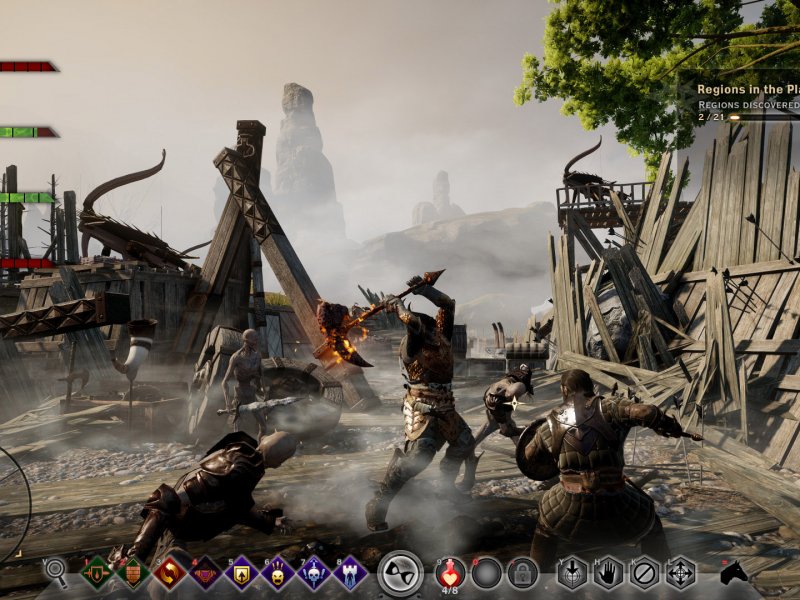Activate the green brick wall shield ability
800x600 pixels.
pos(133,573)
